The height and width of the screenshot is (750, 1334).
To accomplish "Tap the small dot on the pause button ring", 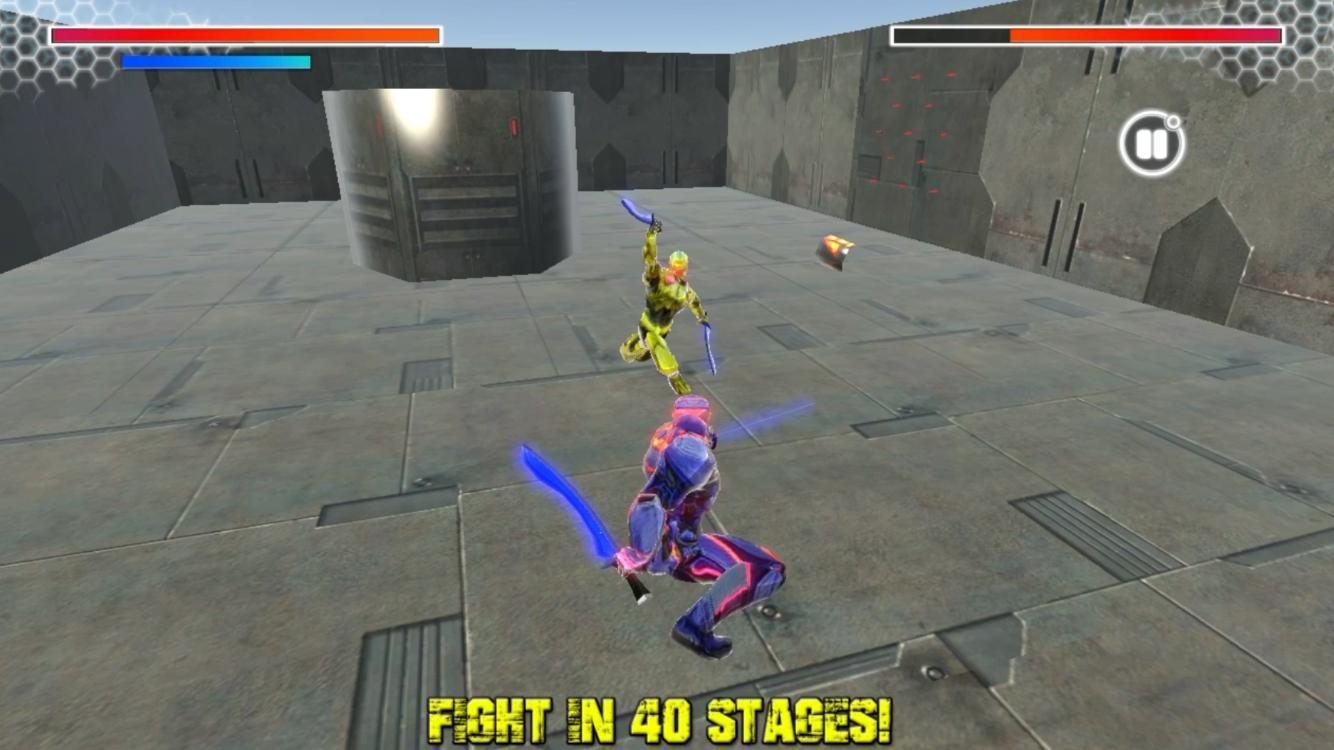I will click(x=1175, y=120).
